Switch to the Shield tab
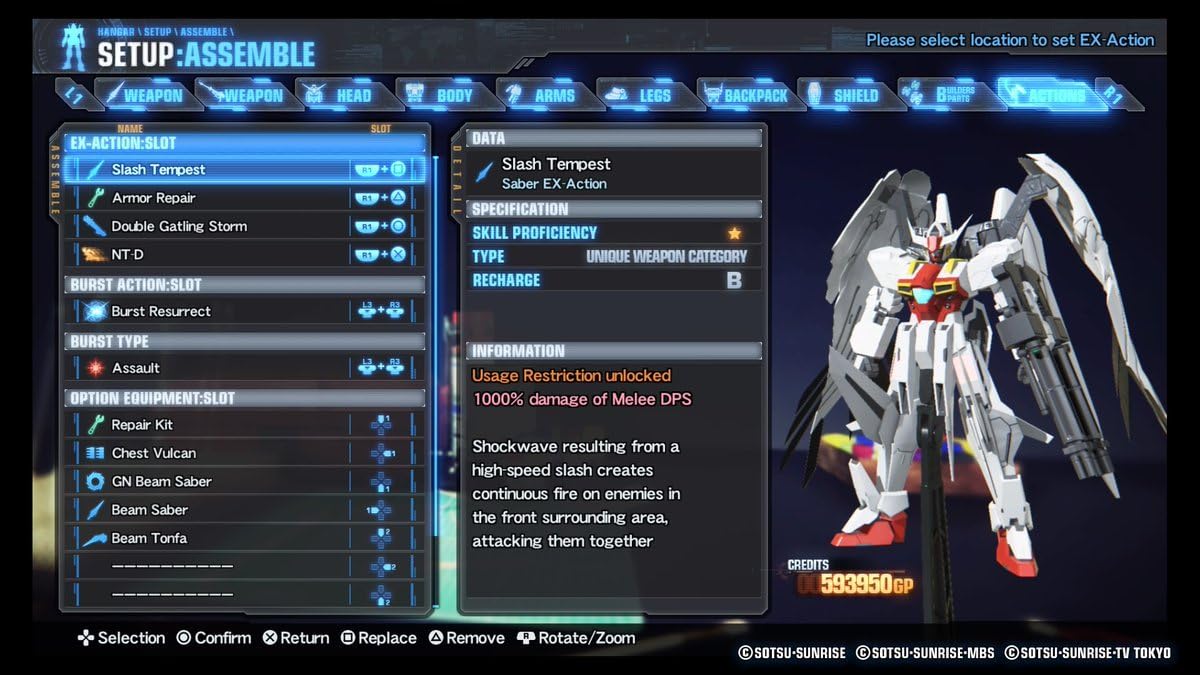Screen dimensions: 1200x675 tap(842, 95)
